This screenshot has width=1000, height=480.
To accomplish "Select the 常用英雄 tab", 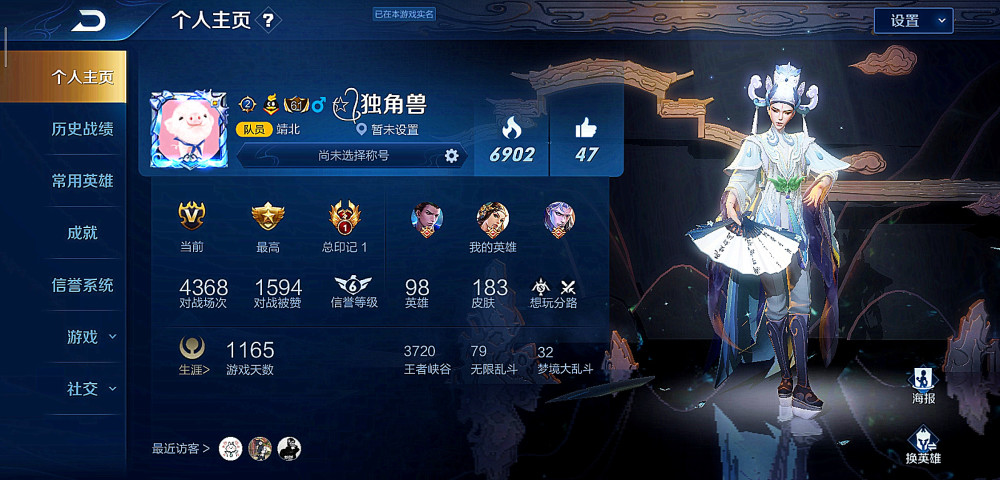I will tap(82, 181).
